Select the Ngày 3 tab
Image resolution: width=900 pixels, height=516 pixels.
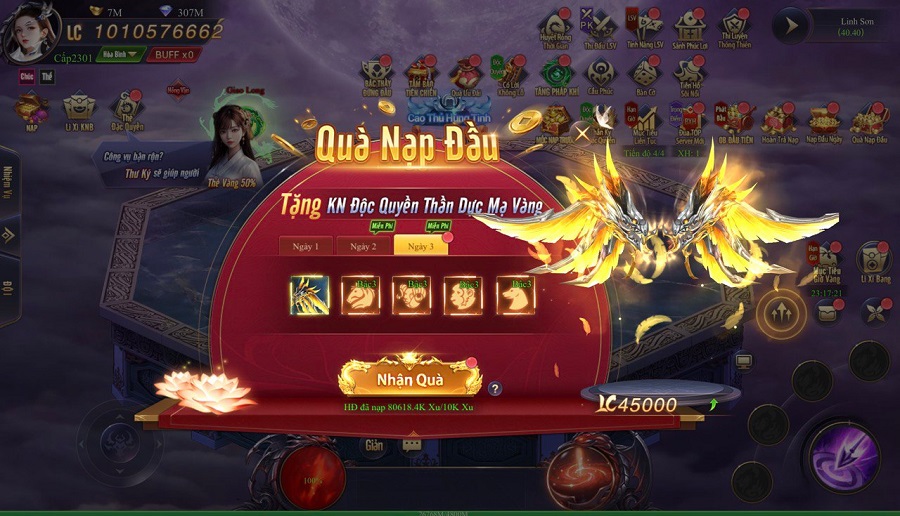coord(420,246)
